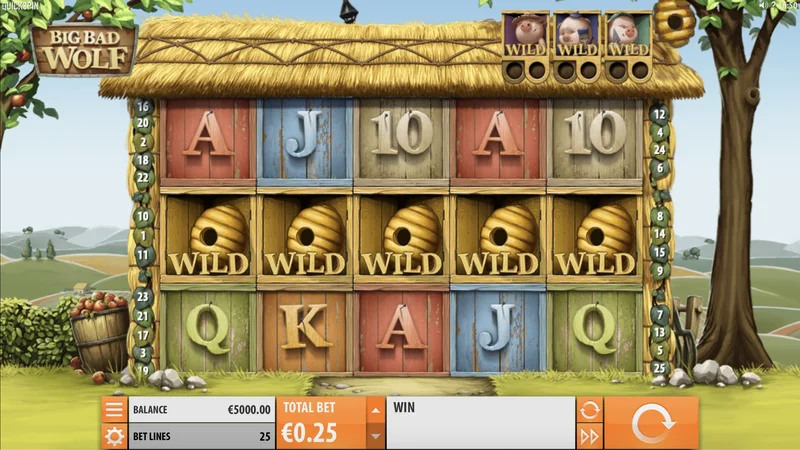Image resolution: width=800 pixels, height=450 pixels.
Task: Open the hamburger menu
Action: 114,409
